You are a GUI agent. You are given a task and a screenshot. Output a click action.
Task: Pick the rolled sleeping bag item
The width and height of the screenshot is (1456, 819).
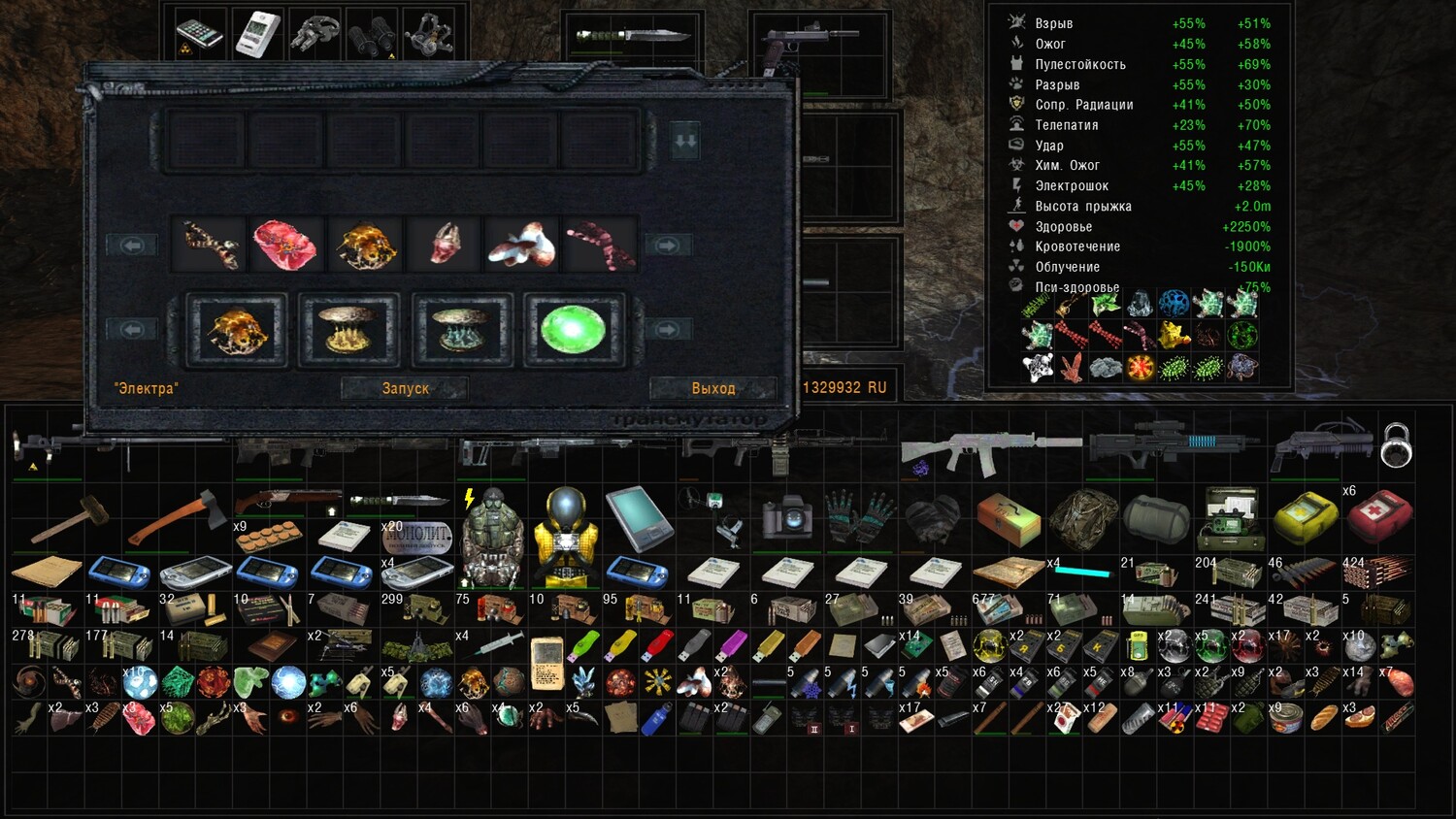point(1156,517)
